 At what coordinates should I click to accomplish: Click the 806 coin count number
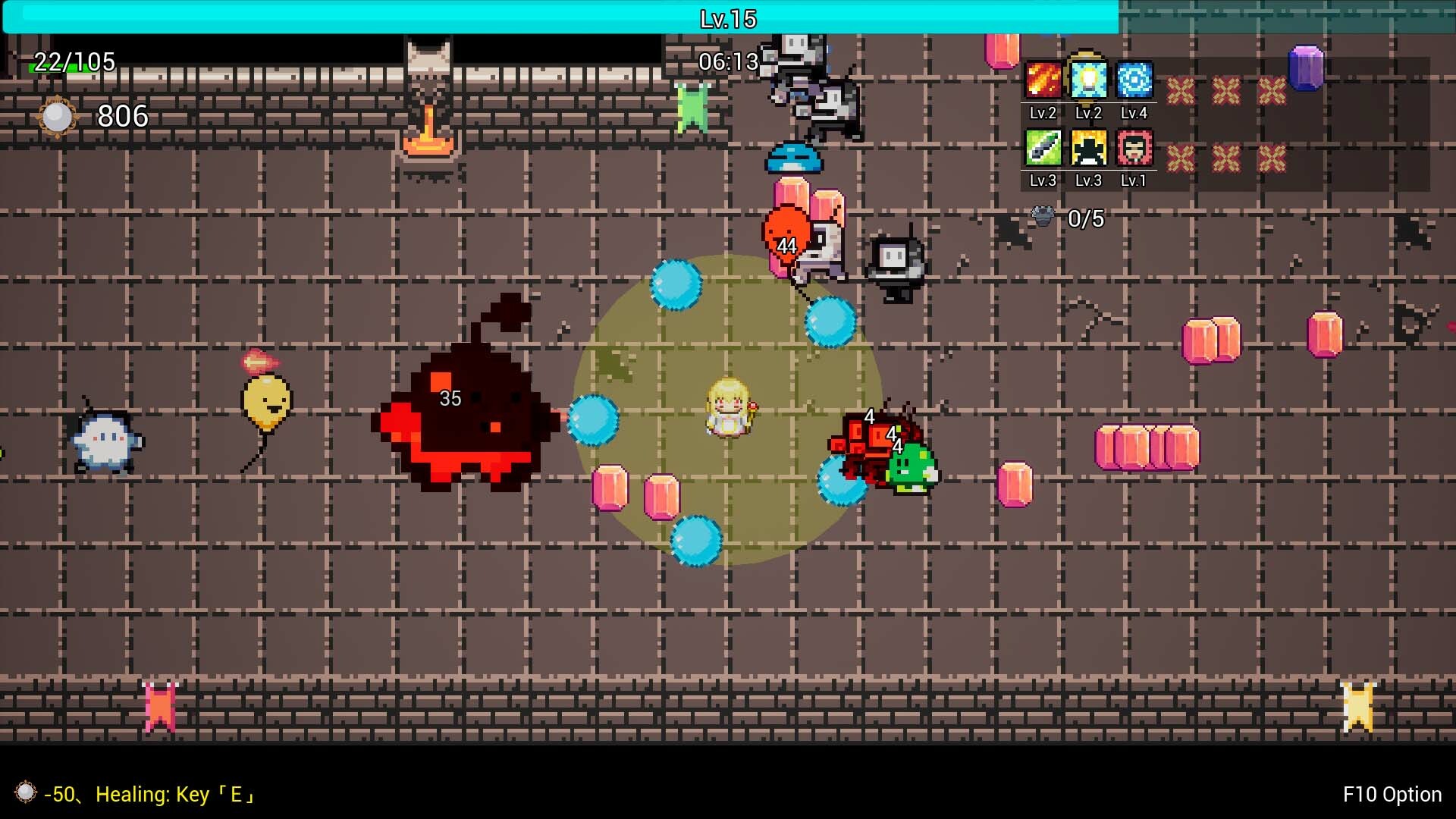pyautogui.click(x=123, y=116)
